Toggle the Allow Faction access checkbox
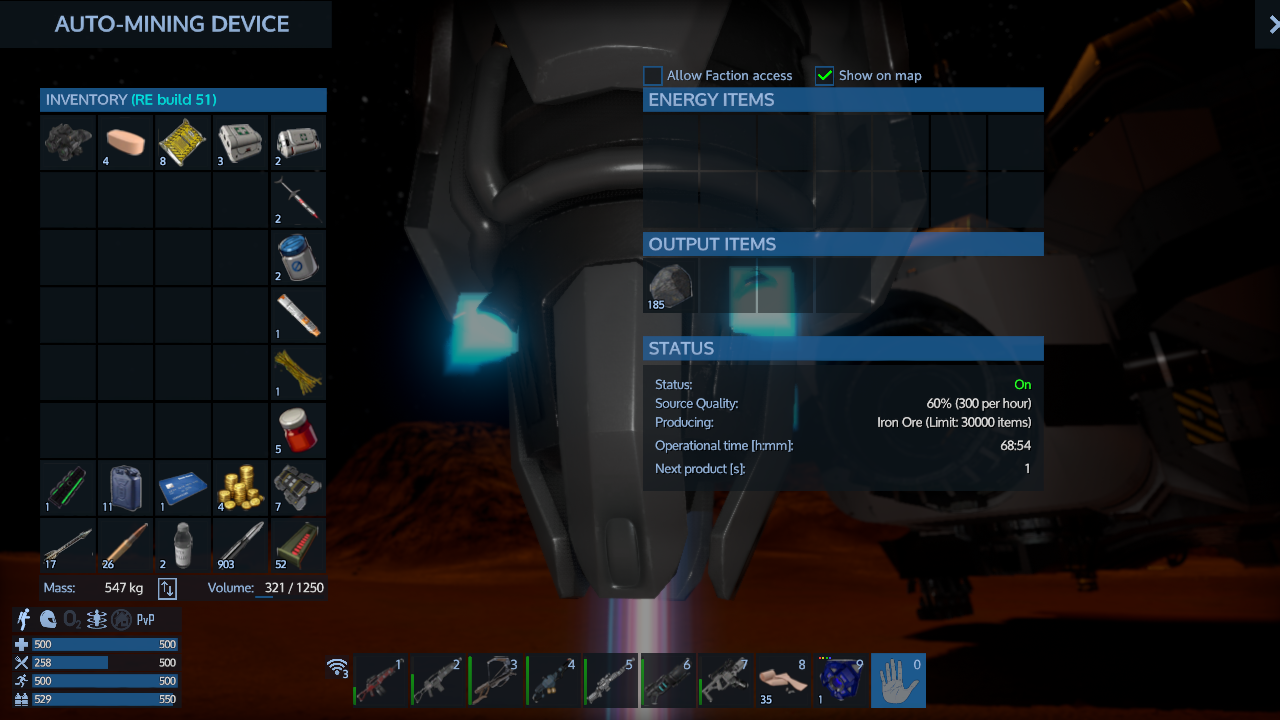The width and height of the screenshot is (1280, 720). (x=653, y=76)
